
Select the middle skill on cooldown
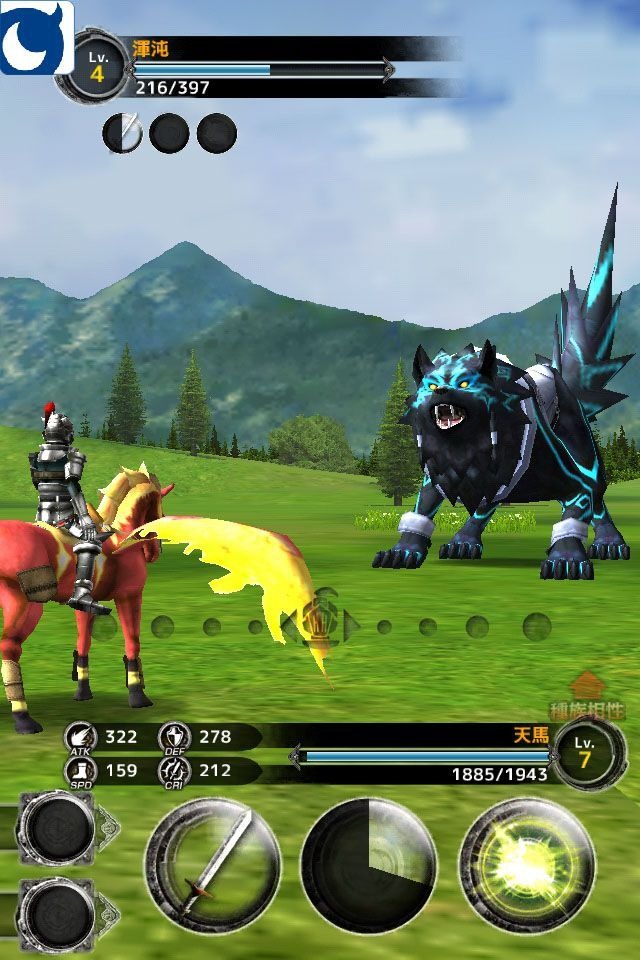coord(369,864)
